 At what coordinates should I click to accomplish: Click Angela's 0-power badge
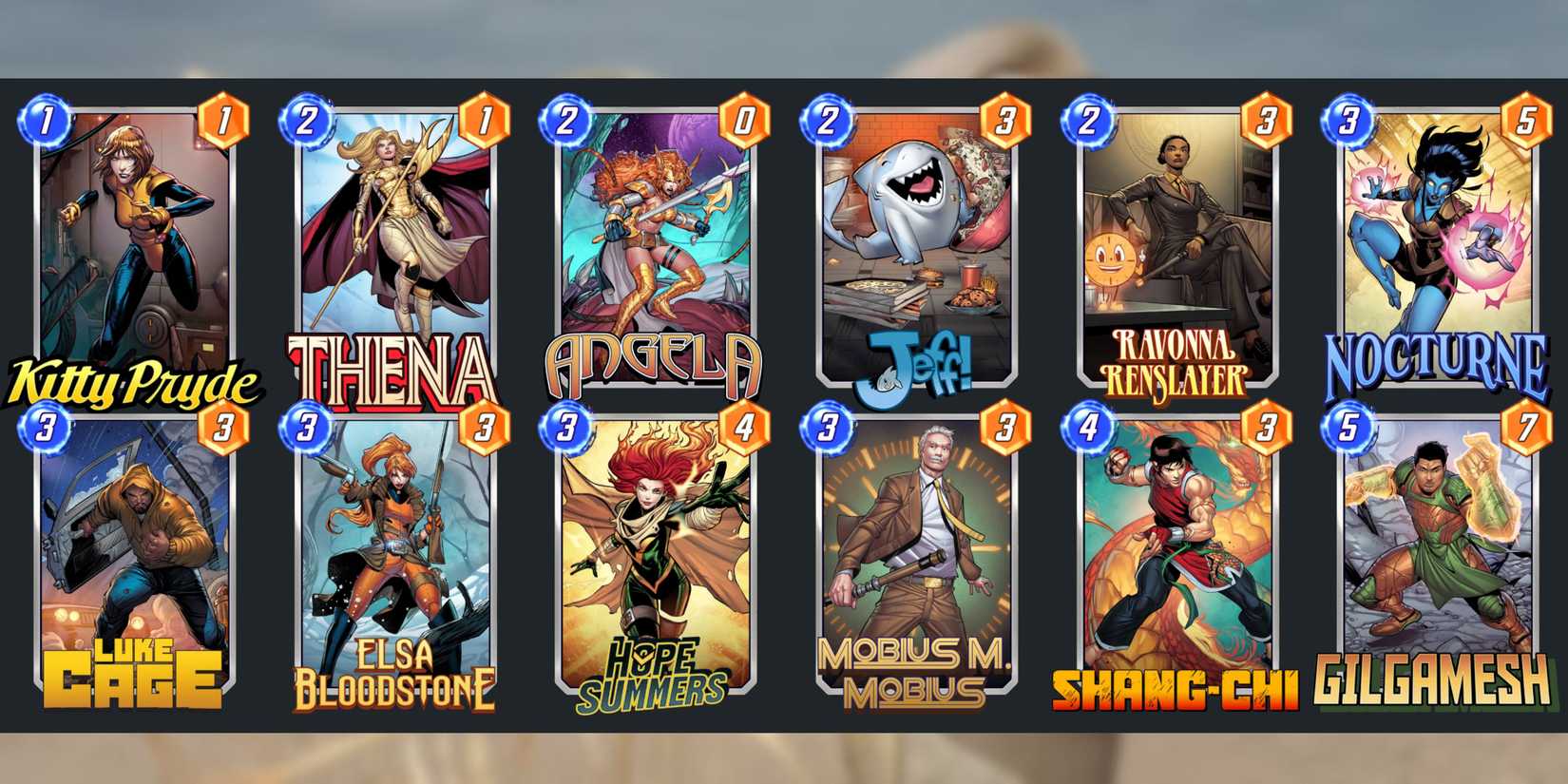[x=744, y=122]
